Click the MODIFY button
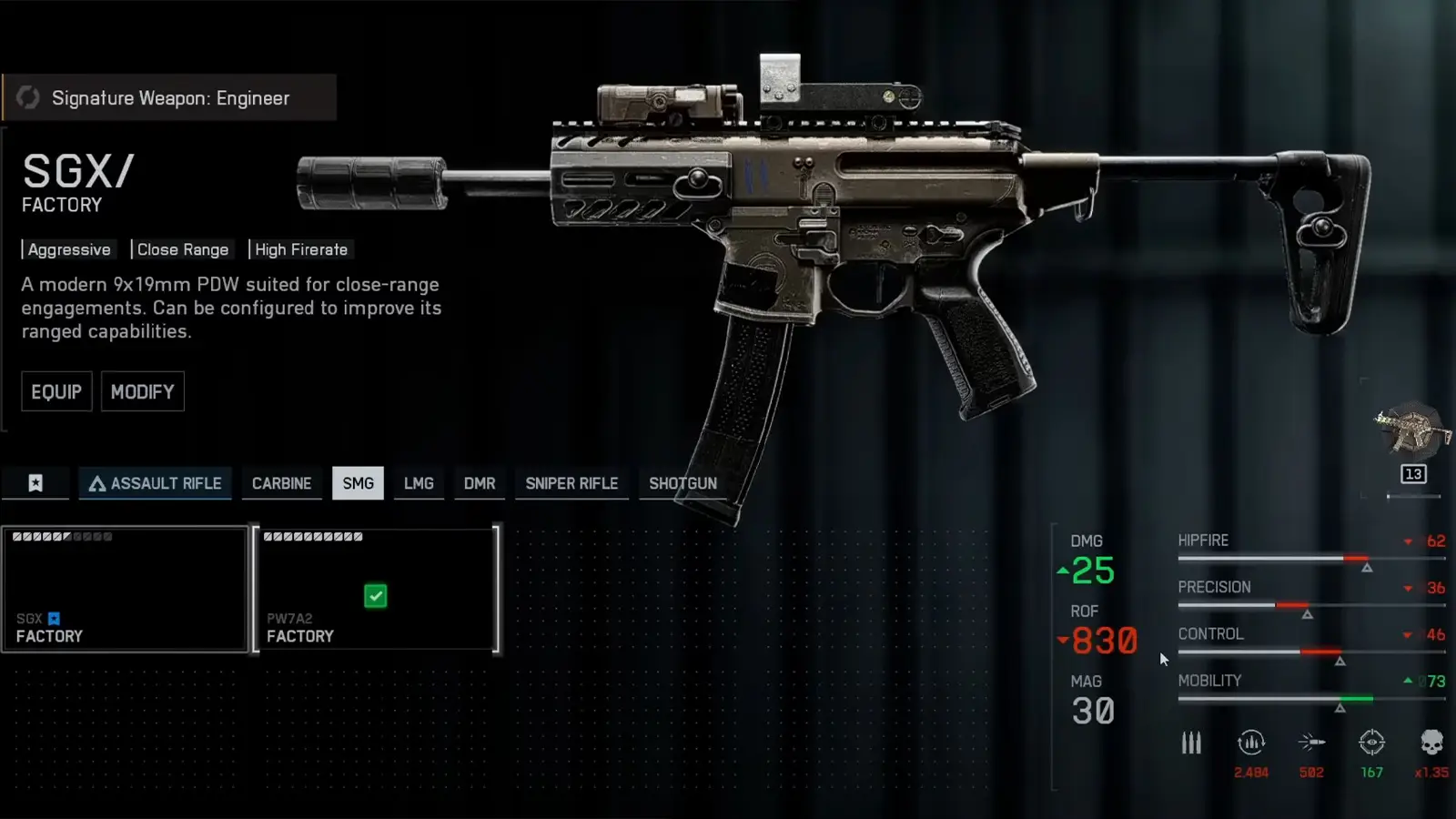The width and height of the screenshot is (1456, 819). point(142,391)
